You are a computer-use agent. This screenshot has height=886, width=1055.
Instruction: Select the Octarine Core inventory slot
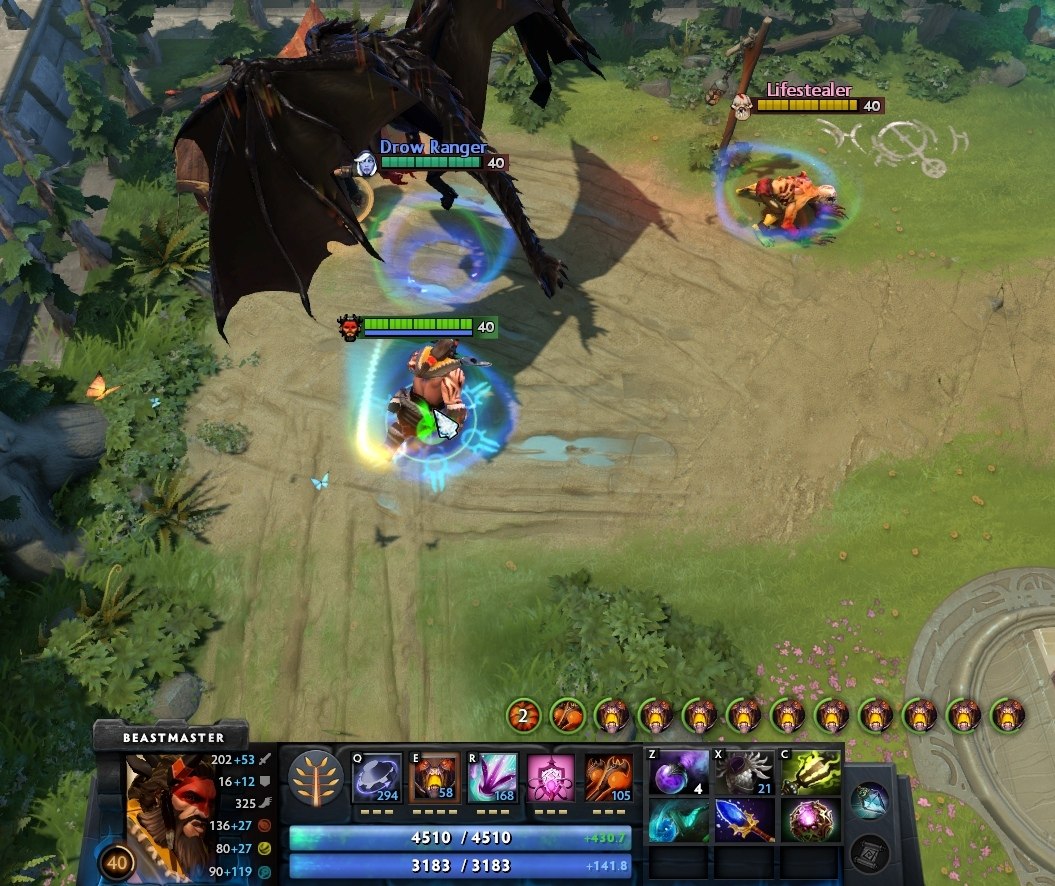coord(810,820)
